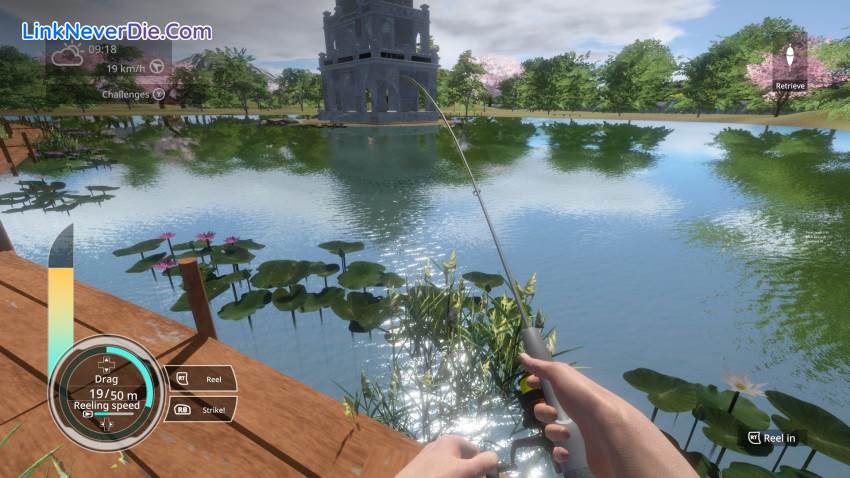Open the LinkNeverDie.Com watermark link

(117, 31)
